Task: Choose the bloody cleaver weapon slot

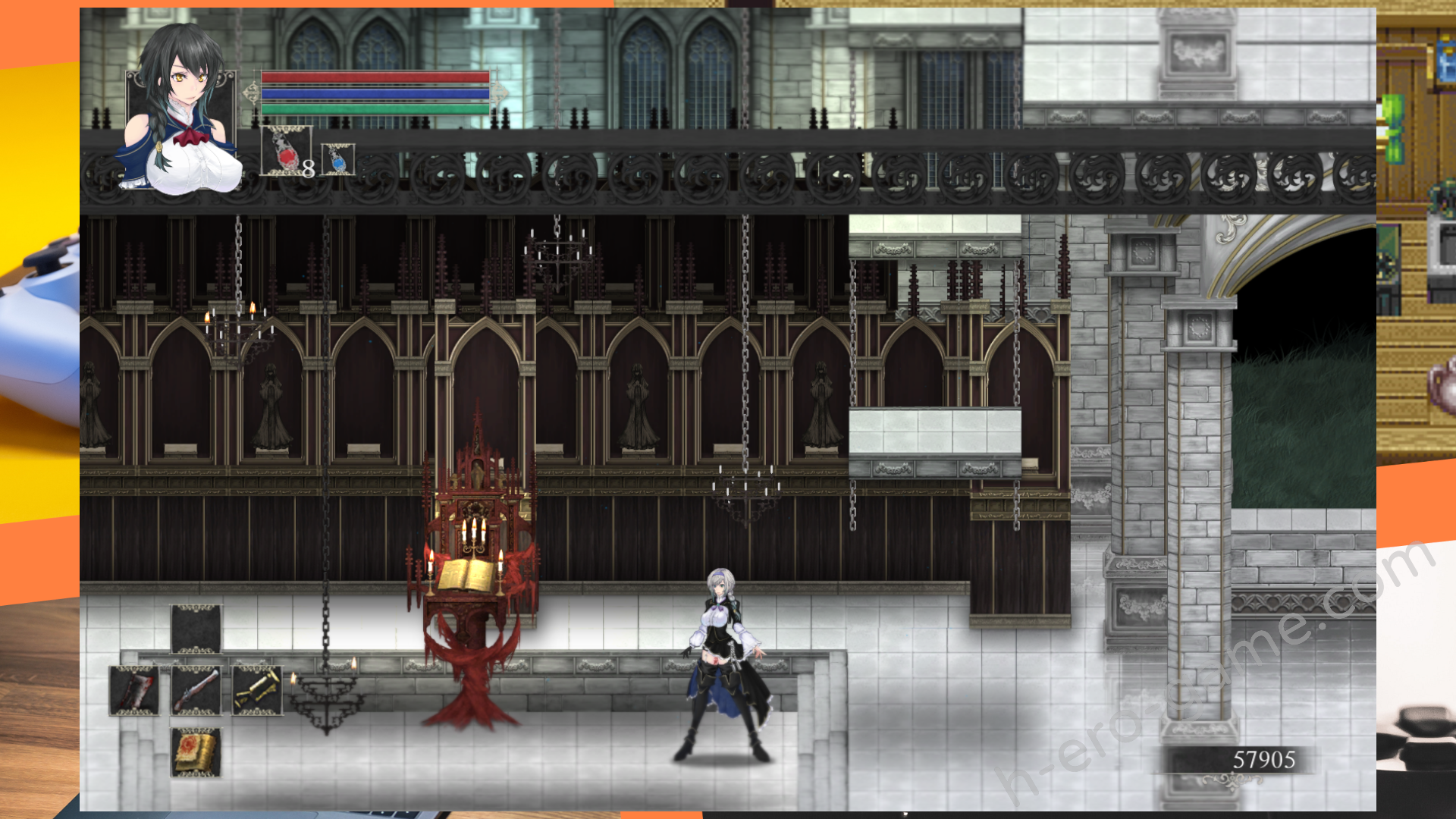Action: 134,690
